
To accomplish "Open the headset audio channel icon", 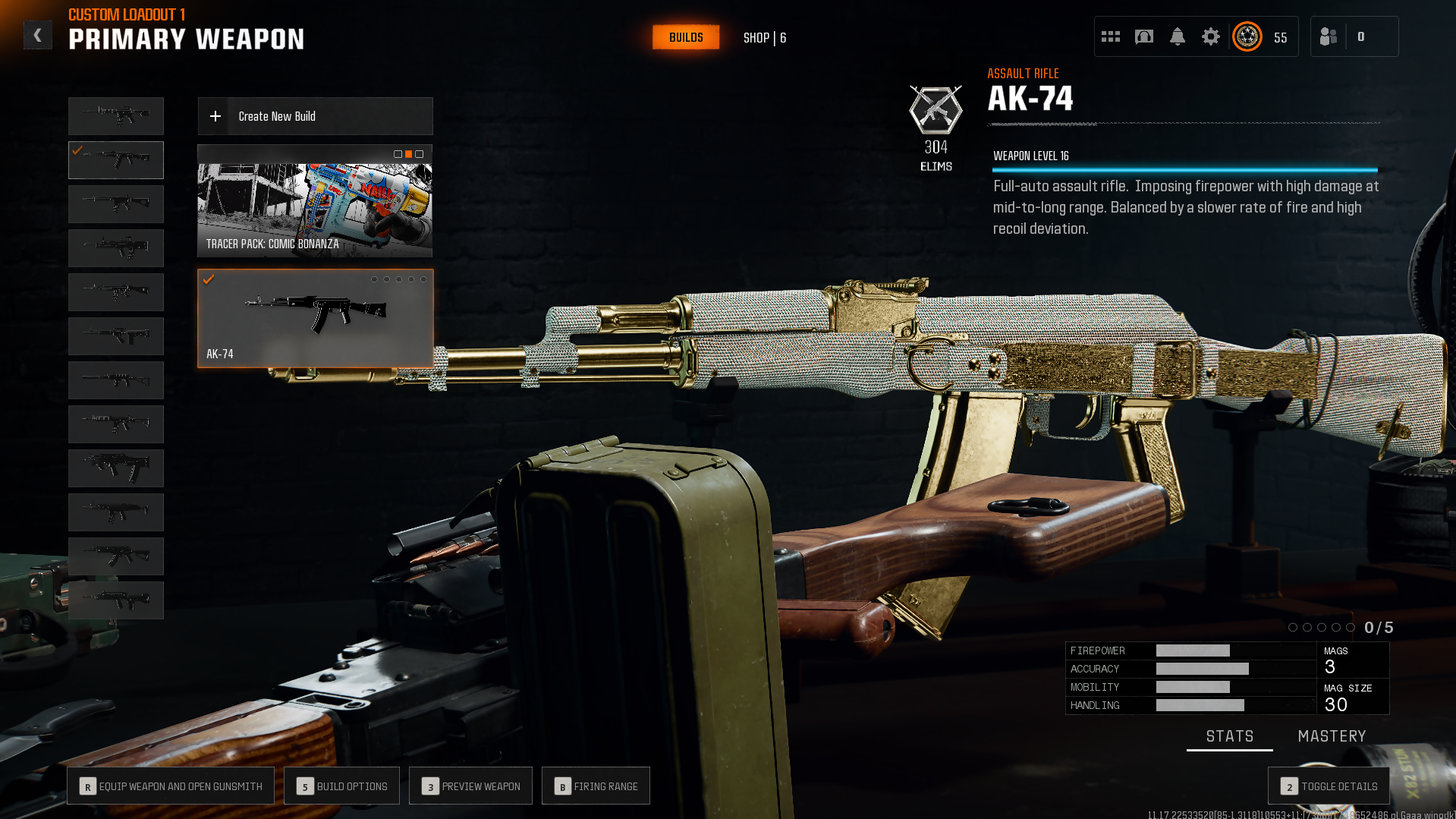I will tap(1144, 36).
